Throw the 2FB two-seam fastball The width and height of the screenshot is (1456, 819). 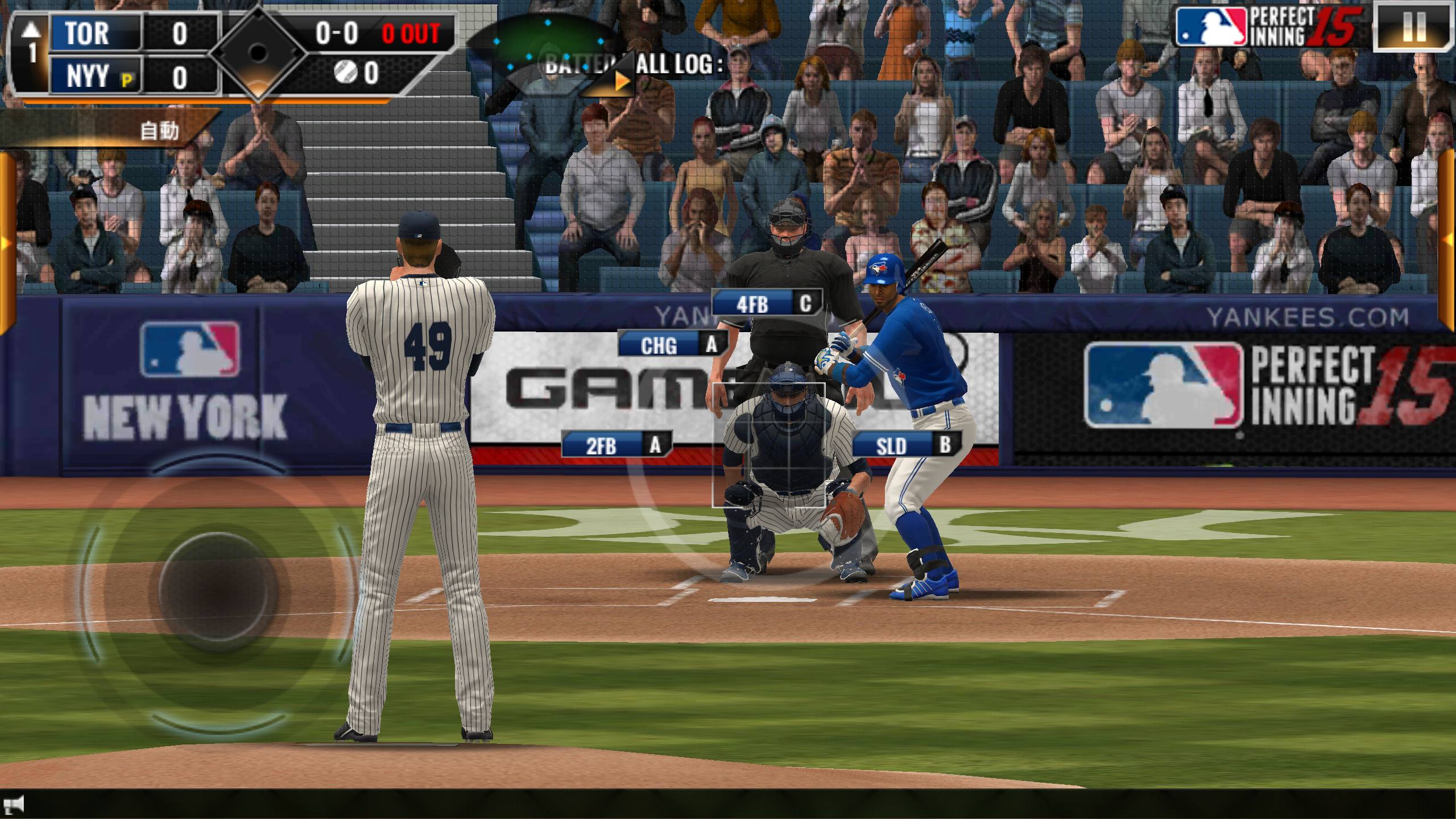(x=616, y=445)
